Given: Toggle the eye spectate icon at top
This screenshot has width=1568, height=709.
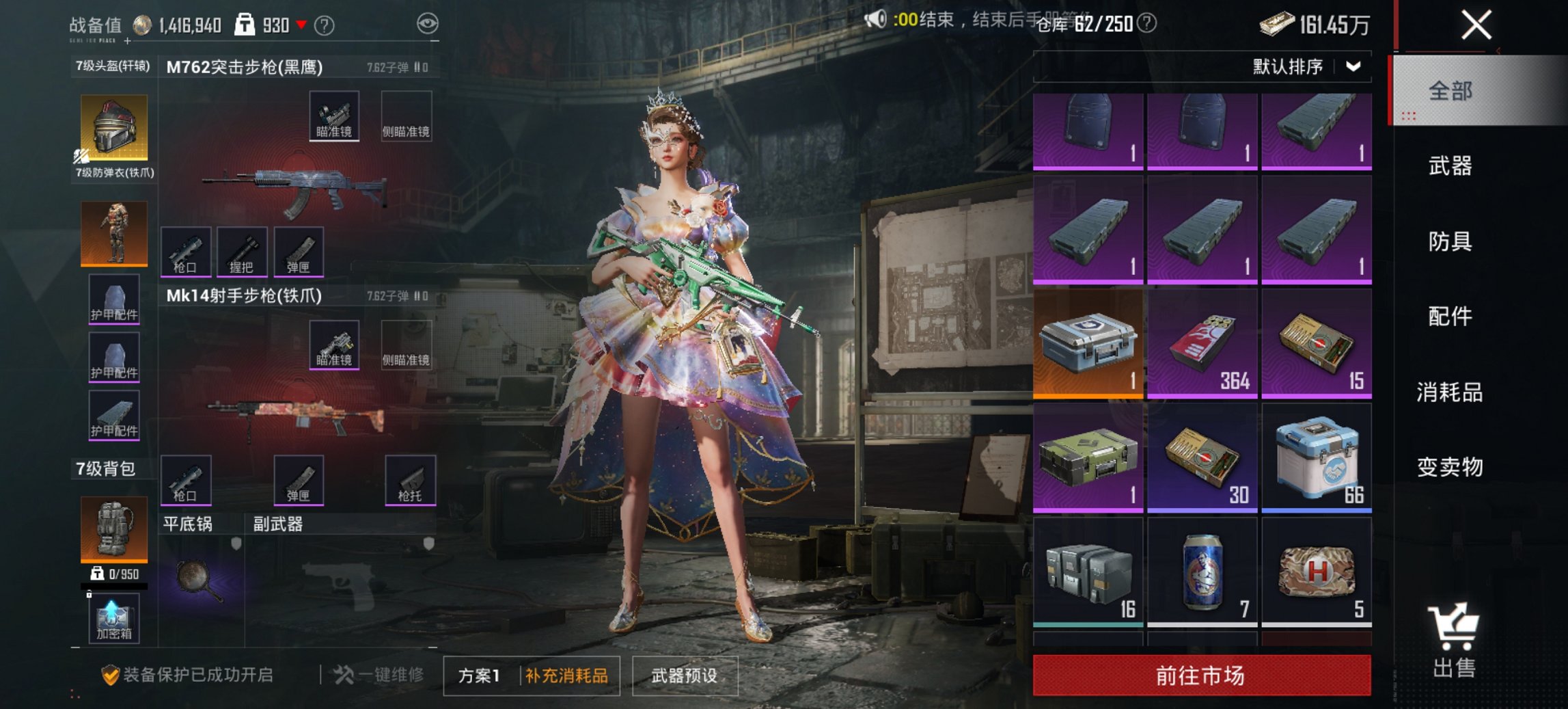Looking at the screenshot, I should (427, 21).
